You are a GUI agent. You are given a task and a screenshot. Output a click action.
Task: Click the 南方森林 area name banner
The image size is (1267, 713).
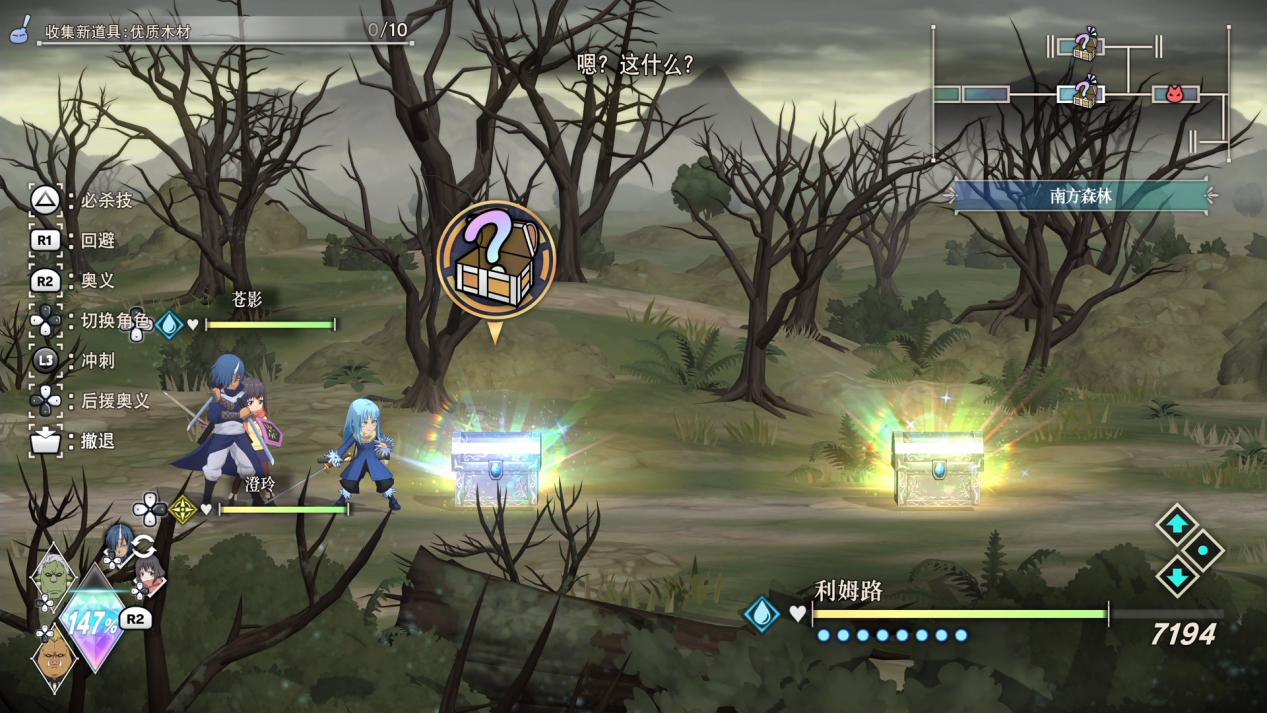[1081, 196]
